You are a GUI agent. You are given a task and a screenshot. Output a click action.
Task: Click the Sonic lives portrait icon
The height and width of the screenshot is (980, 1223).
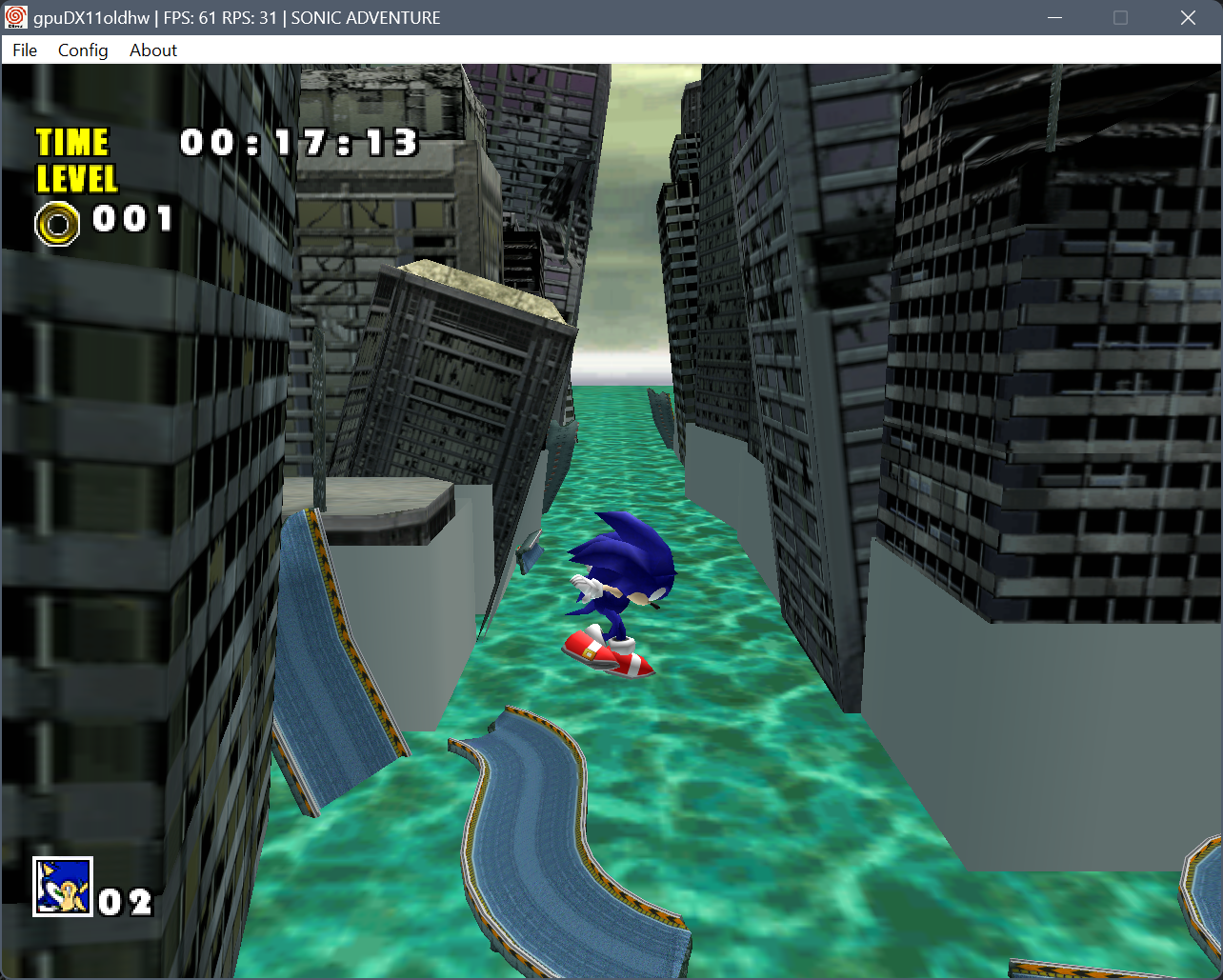click(63, 887)
